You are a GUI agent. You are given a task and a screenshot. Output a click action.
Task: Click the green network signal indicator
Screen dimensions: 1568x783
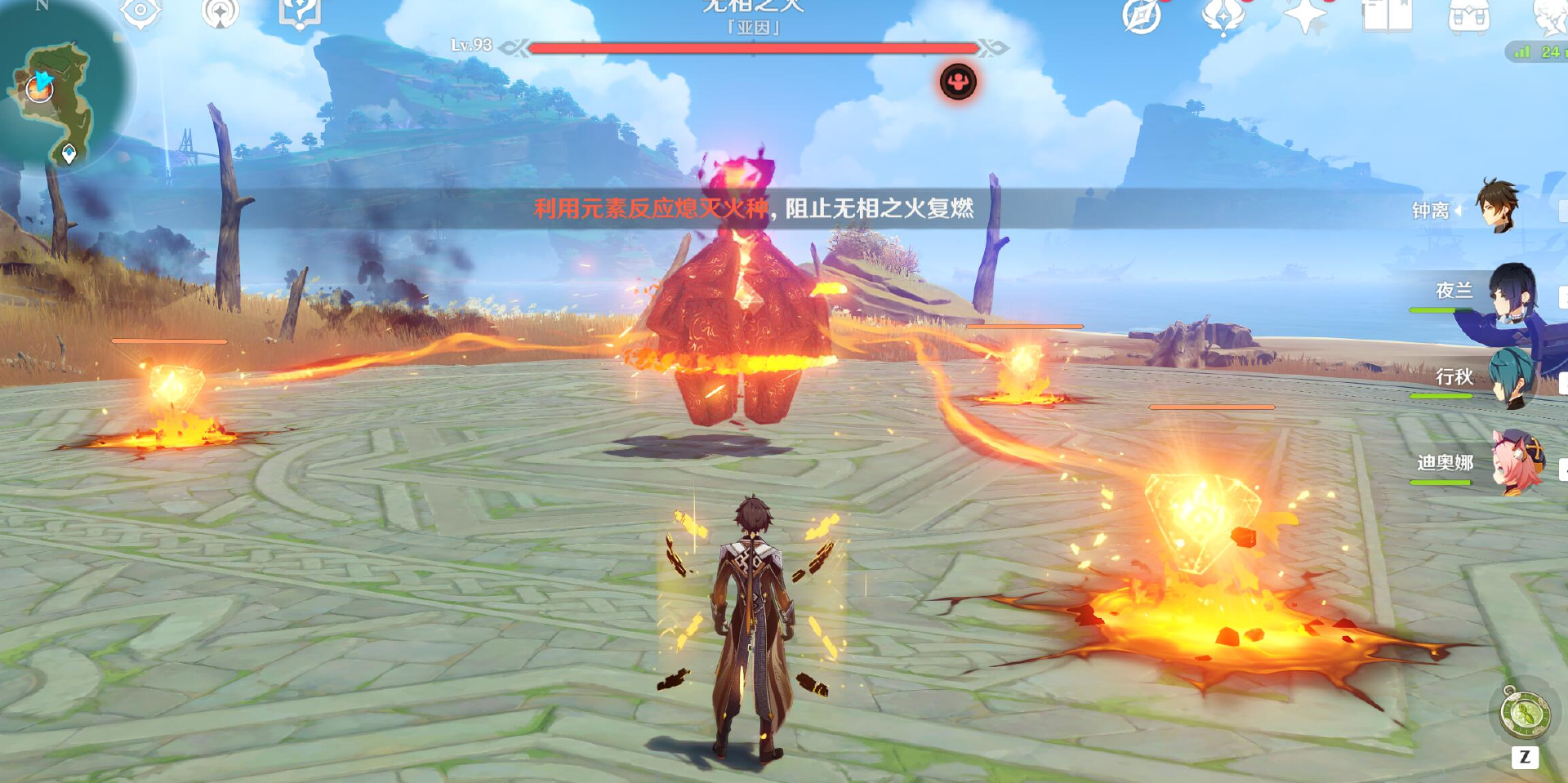coord(1521,51)
